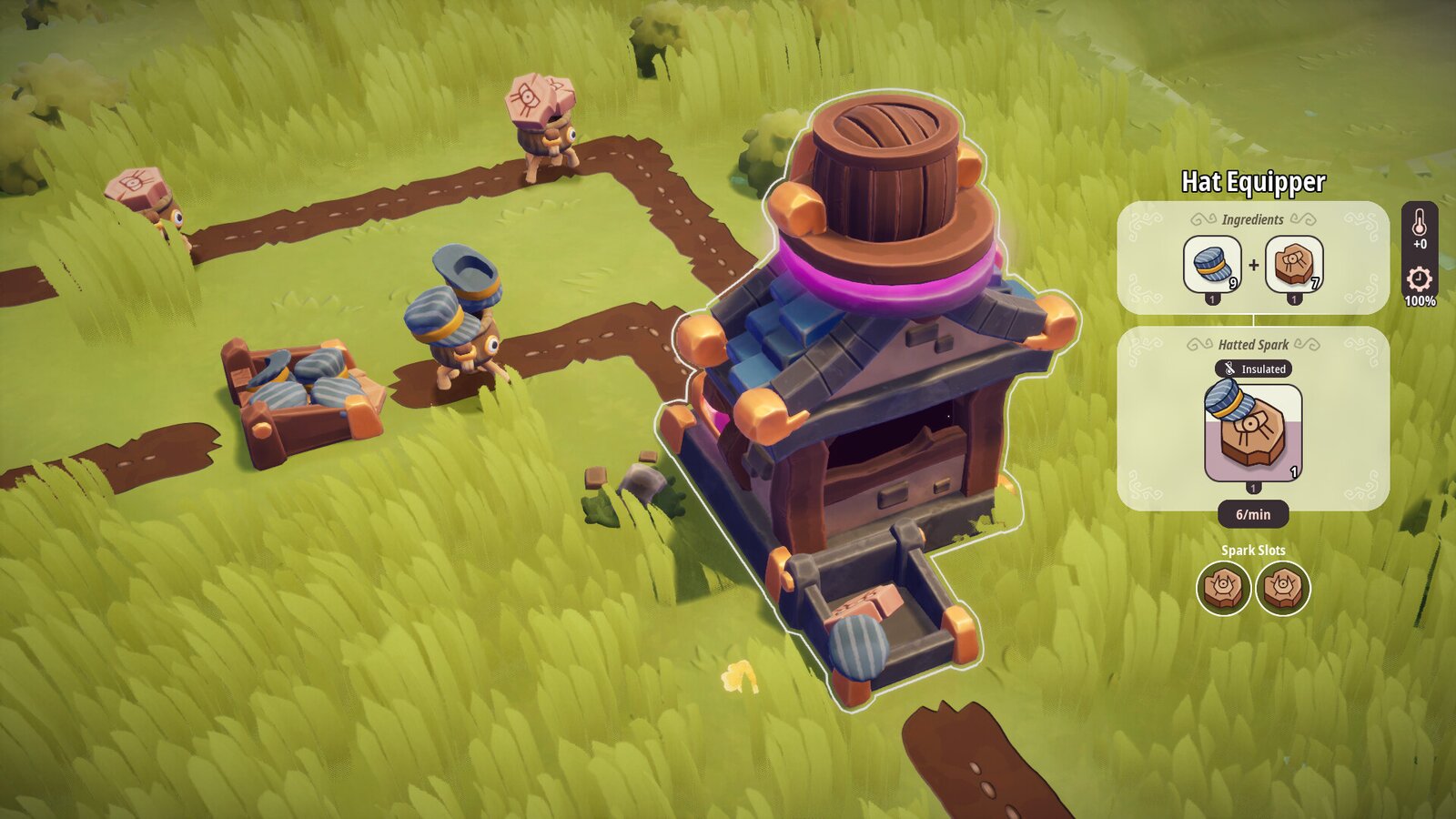Collapse the Hatted Spark section header
1456x819 pixels.
pyautogui.click(x=1254, y=344)
